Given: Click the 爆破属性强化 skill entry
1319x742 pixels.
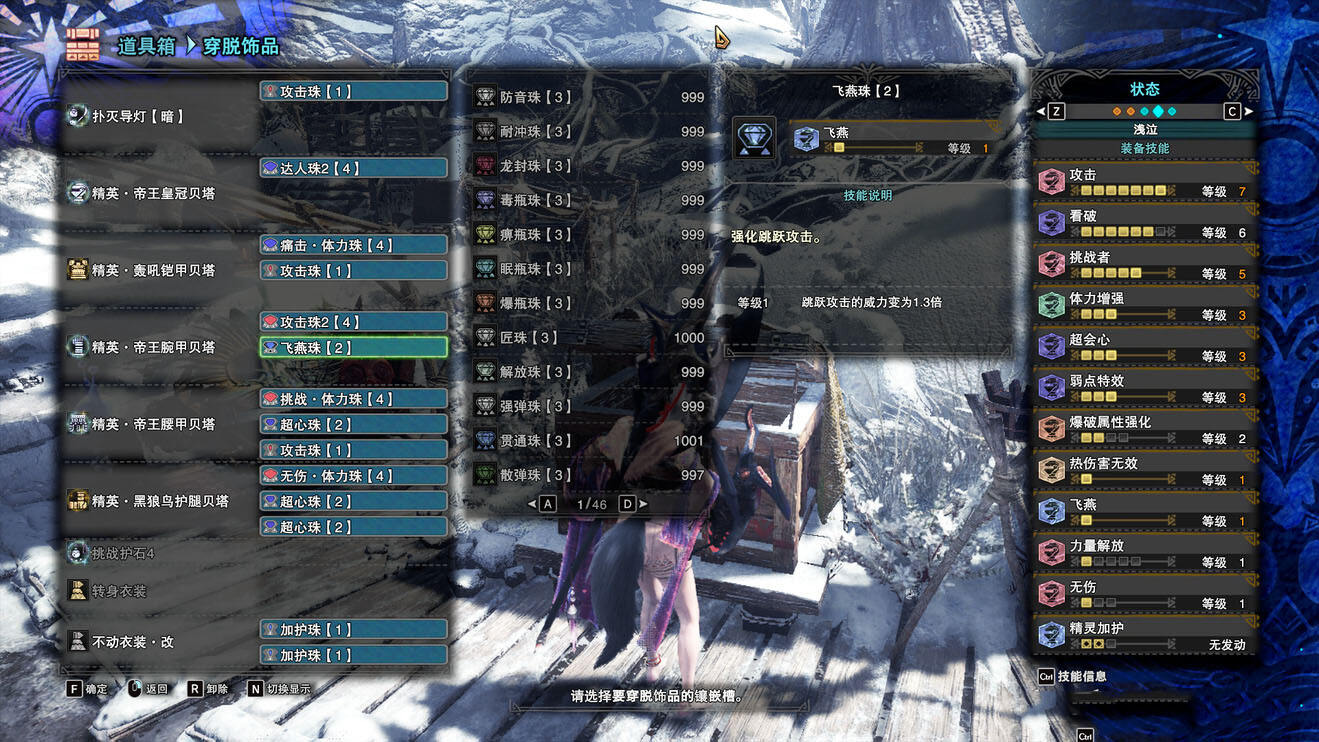Looking at the screenshot, I should click(1145, 429).
